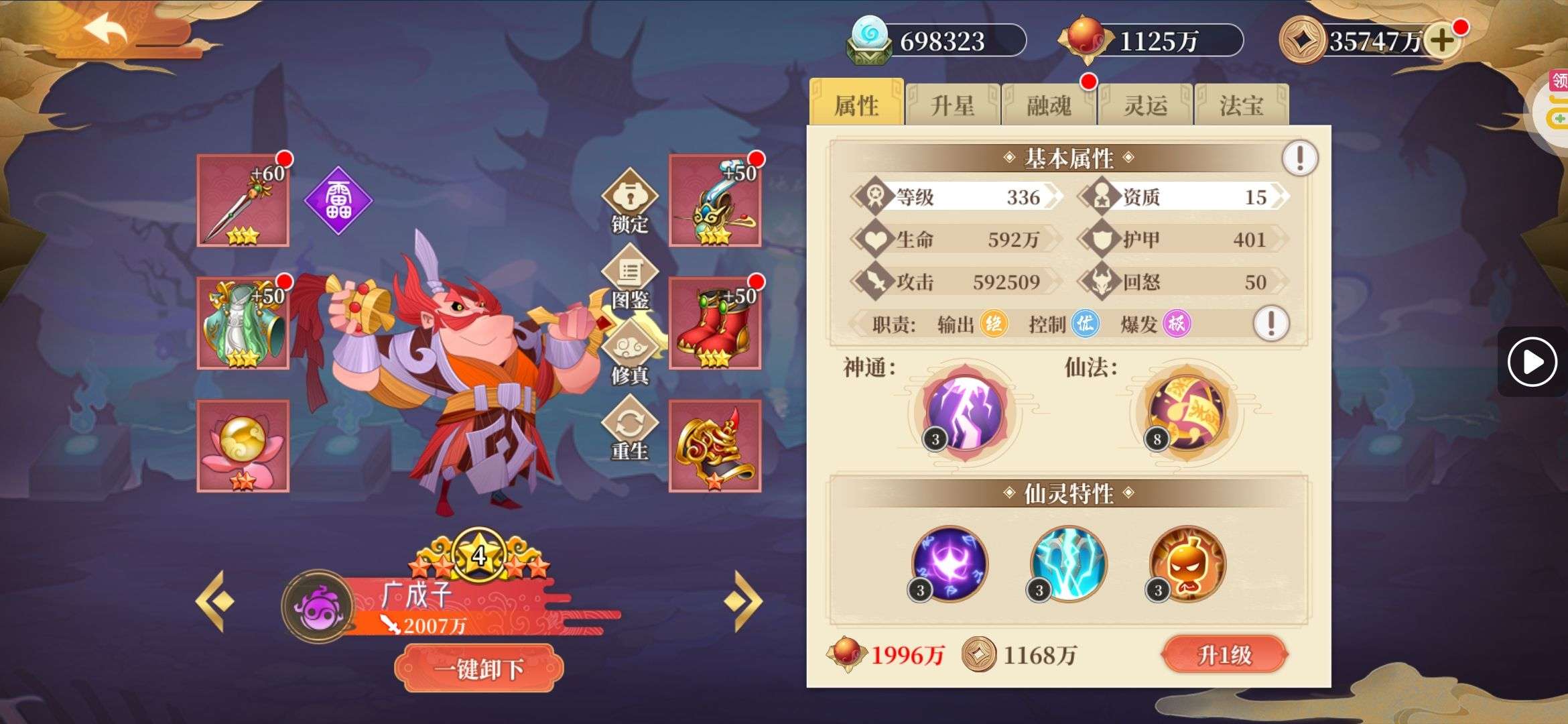Switch to the 升星 tab
Screen dimensions: 1568x724
point(952,105)
